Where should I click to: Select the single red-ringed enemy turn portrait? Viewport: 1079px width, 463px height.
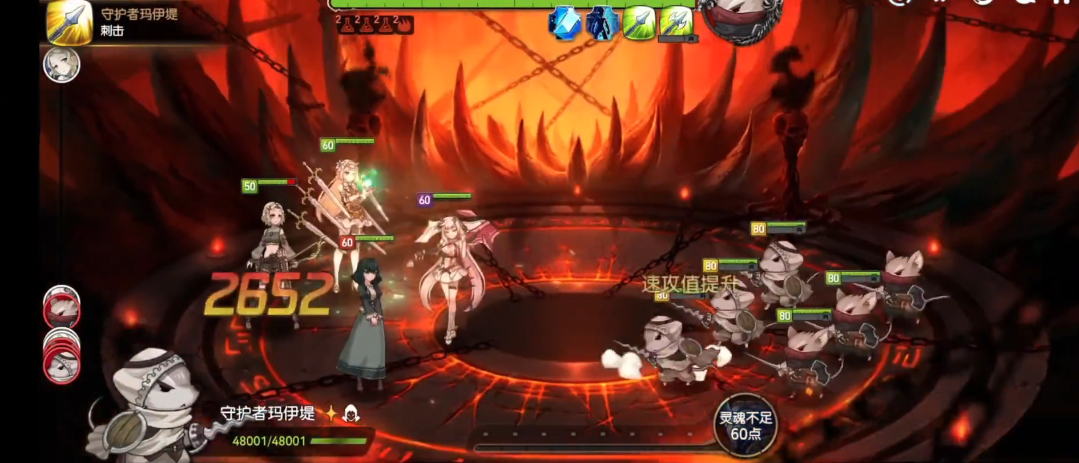point(60,306)
